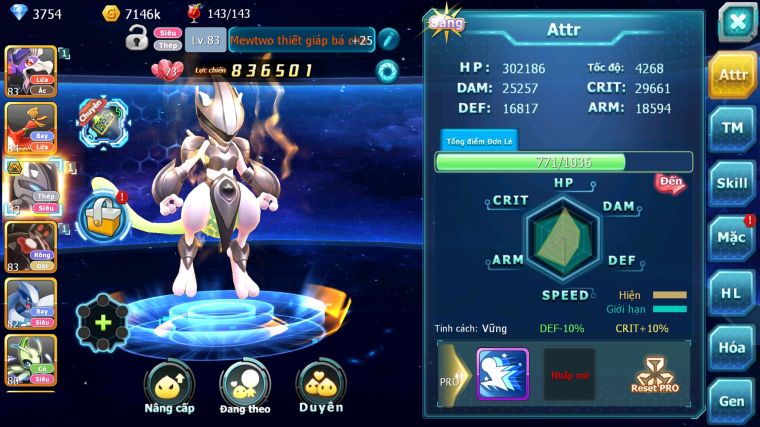Click the refresh arrows icon beside power rating
Image resolution: width=760 pixels, height=427 pixels.
point(386,70)
